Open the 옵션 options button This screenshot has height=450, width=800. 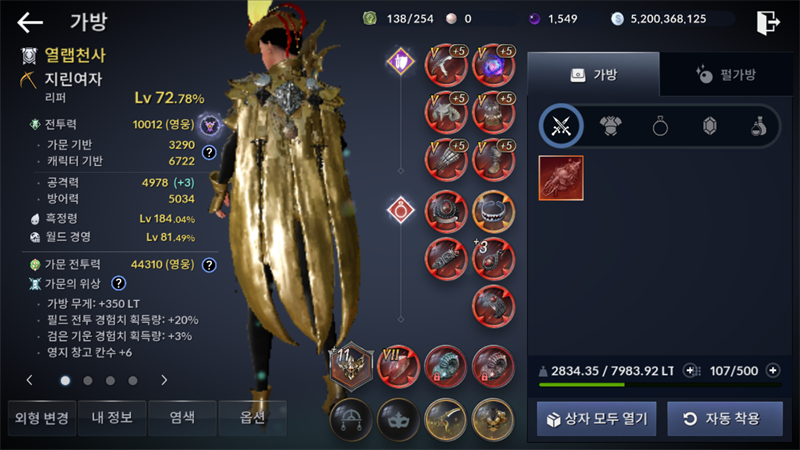(x=251, y=418)
